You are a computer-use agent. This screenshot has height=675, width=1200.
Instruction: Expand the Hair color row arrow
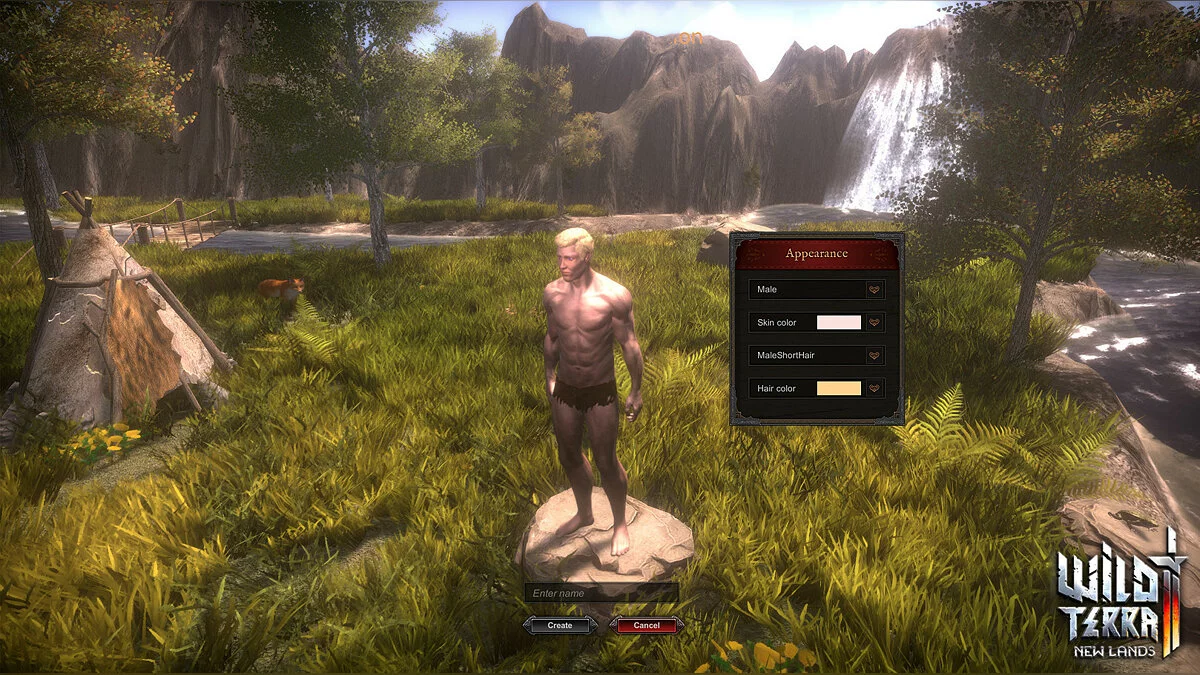(x=874, y=388)
